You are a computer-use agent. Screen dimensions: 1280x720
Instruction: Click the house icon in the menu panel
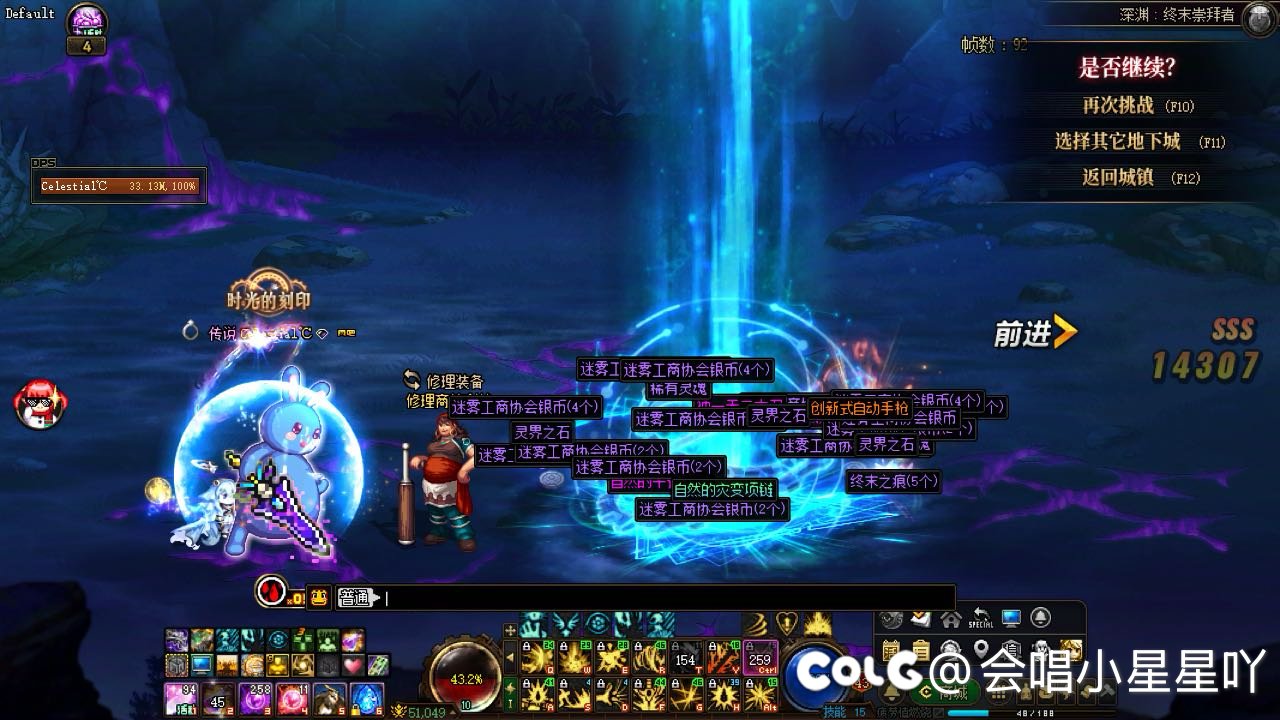coord(950,619)
